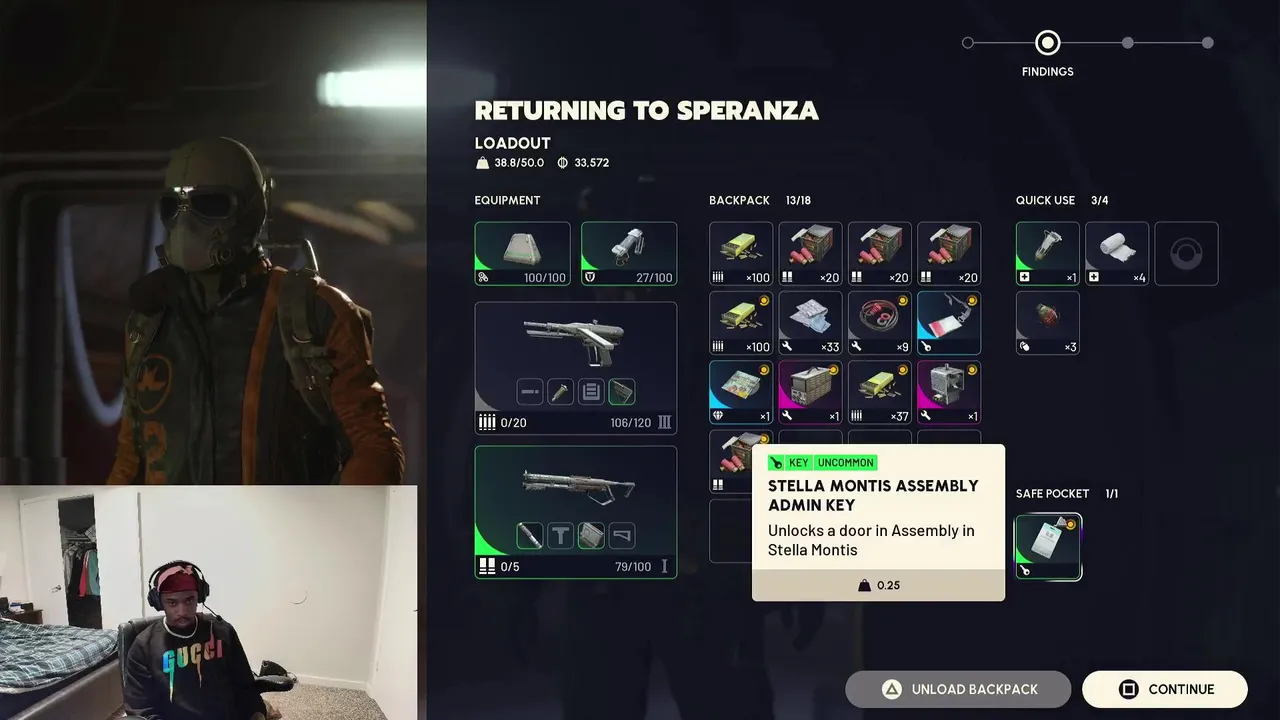Continue past the findings screen
The image size is (1280, 720).
(1165, 689)
